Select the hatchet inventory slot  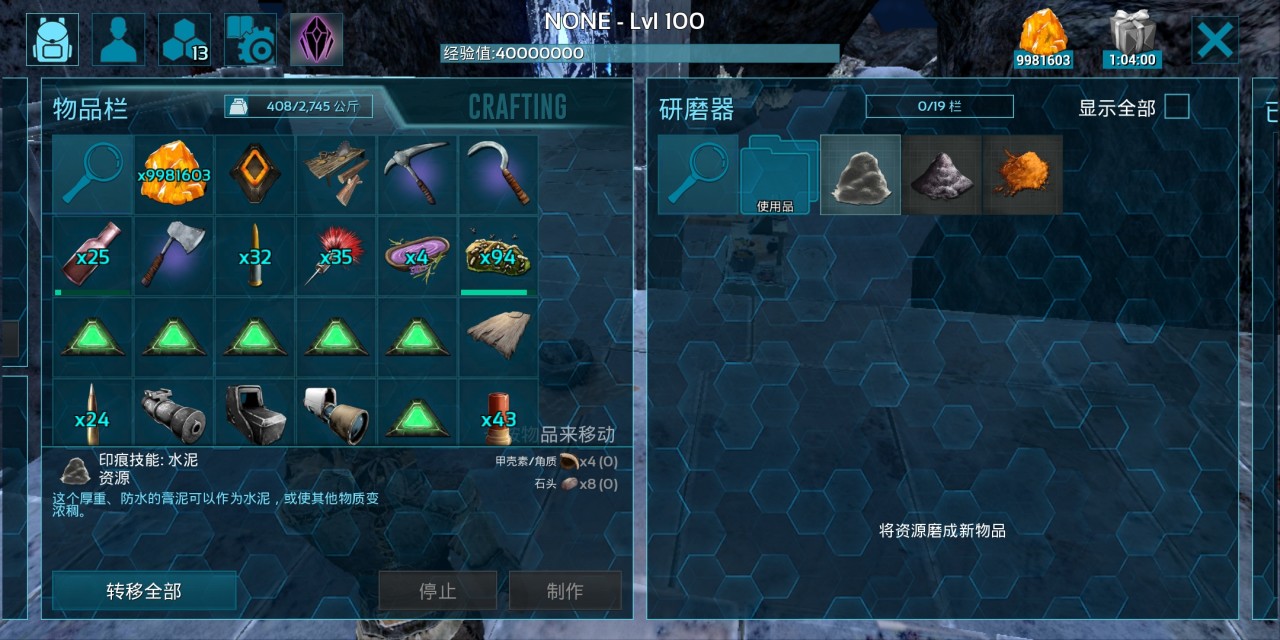[174, 256]
